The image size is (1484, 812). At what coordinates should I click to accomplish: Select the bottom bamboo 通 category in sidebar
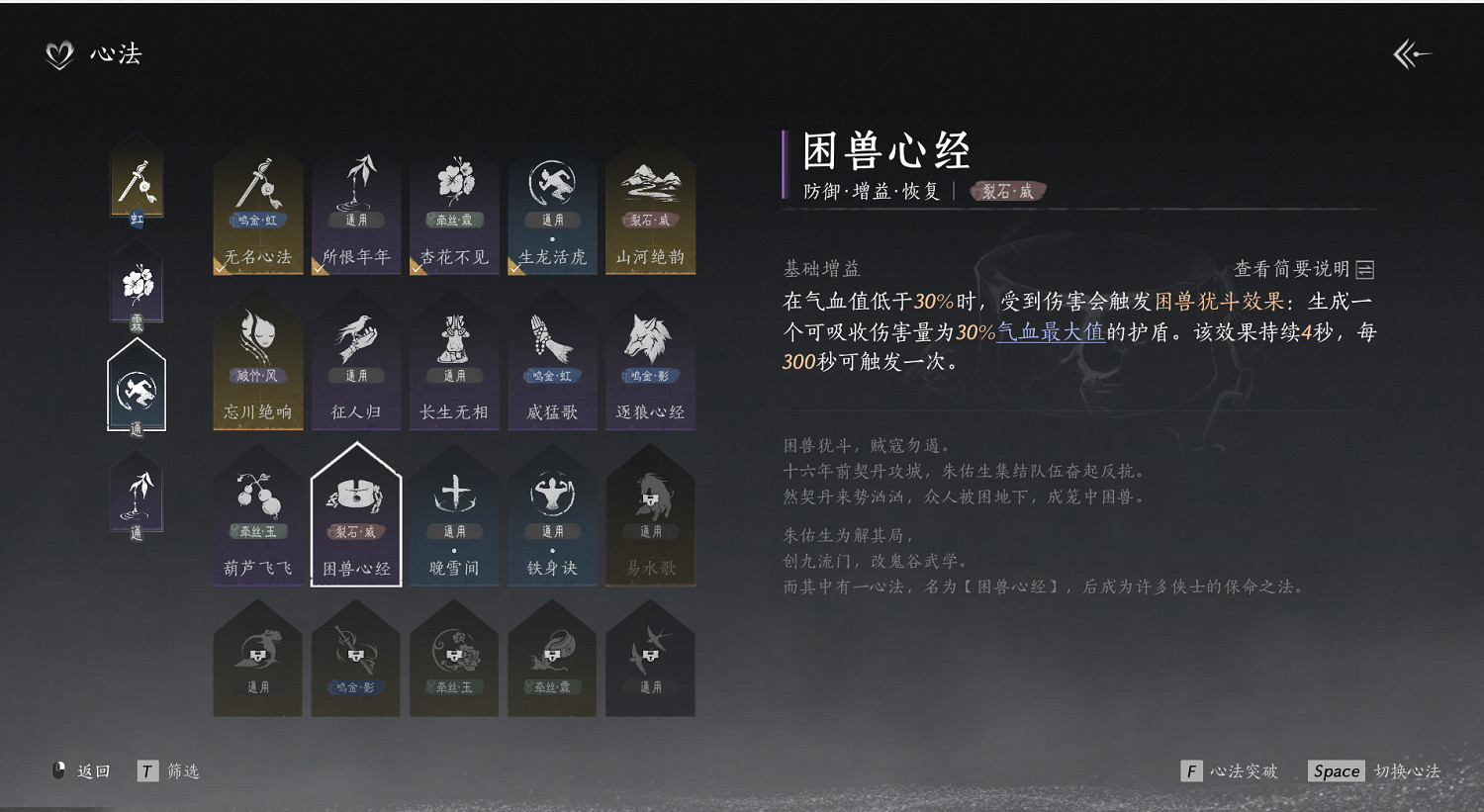click(137, 495)
